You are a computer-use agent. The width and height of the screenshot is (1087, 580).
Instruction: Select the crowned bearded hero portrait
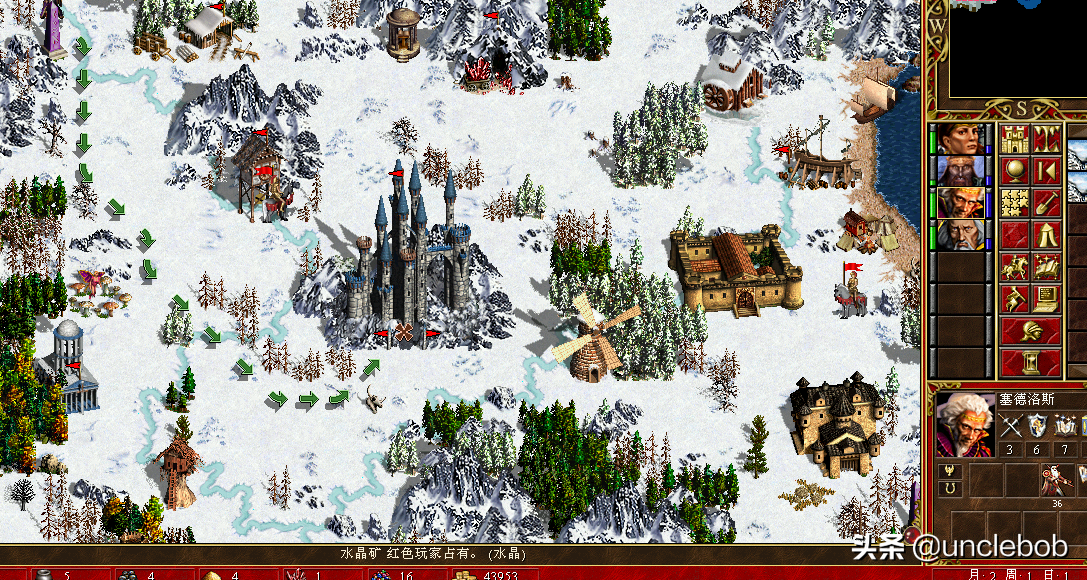(959, 170)
